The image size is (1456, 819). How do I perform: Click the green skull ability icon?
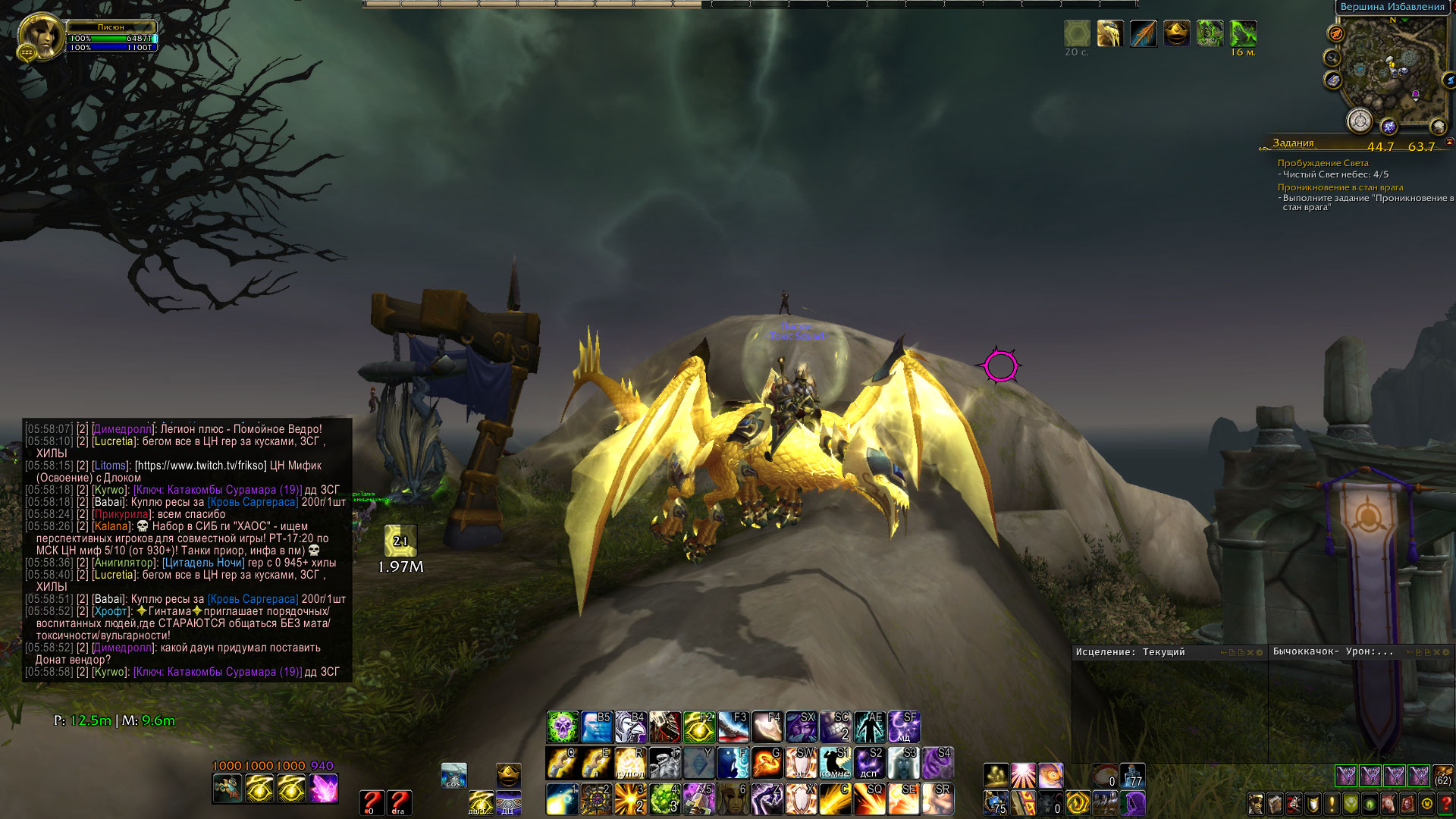coord(563,727)
